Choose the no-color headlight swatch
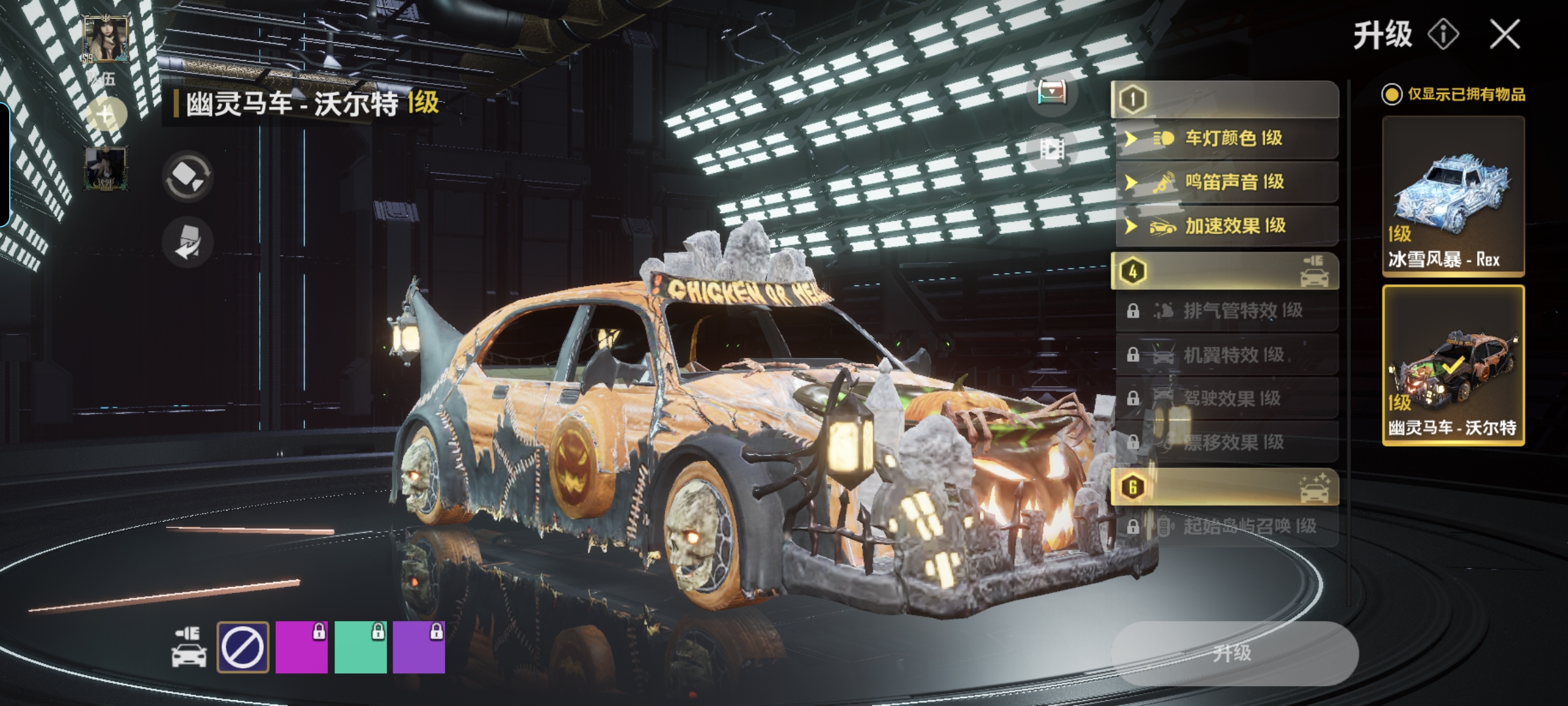Screen dimensions: 1568x706 pyautogui.click(x=242, y=647)
